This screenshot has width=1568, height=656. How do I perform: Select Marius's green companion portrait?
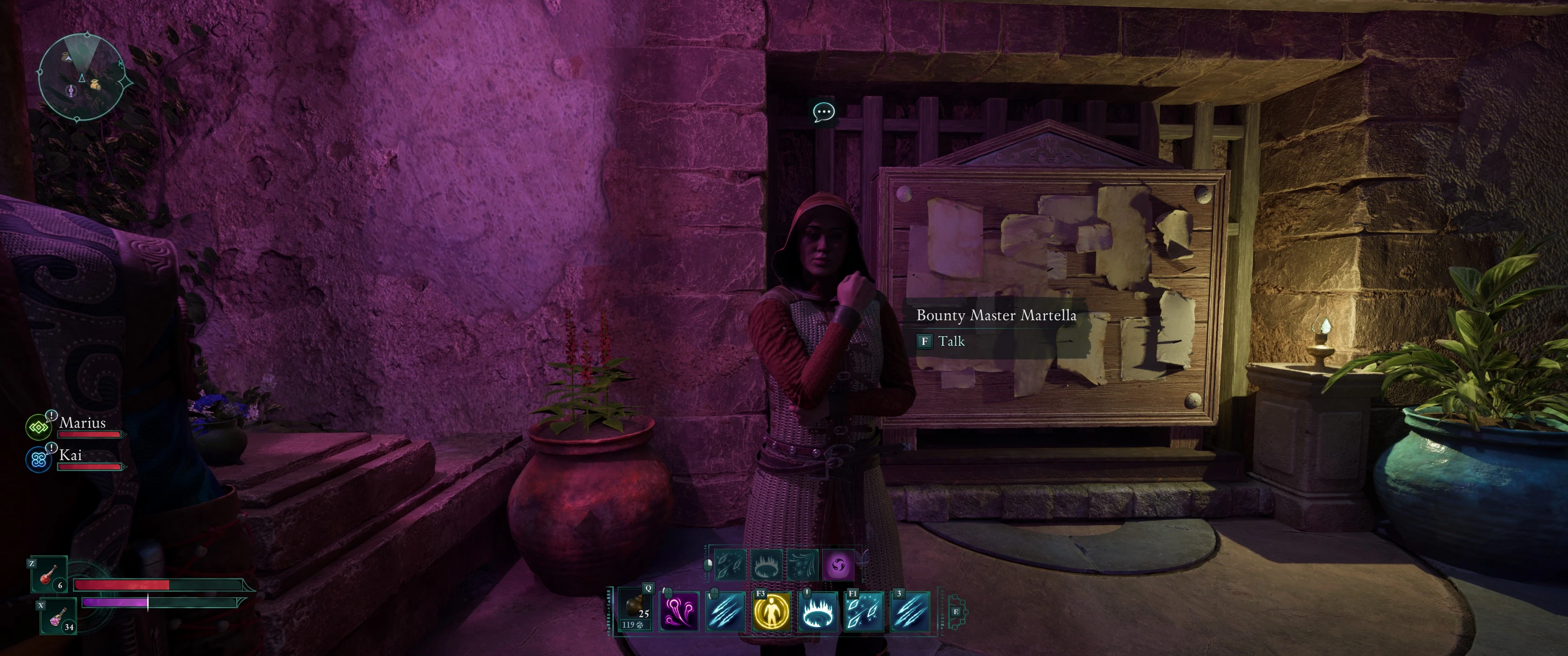click(x=38, y=427)
